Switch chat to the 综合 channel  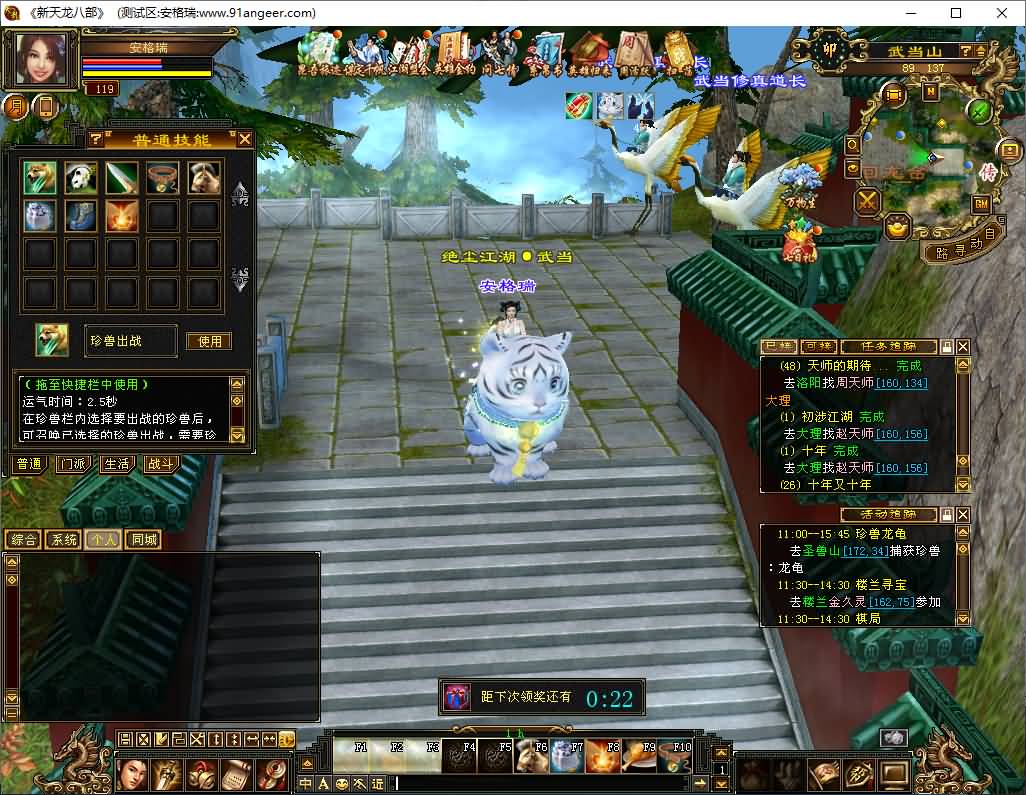(23, 540)
